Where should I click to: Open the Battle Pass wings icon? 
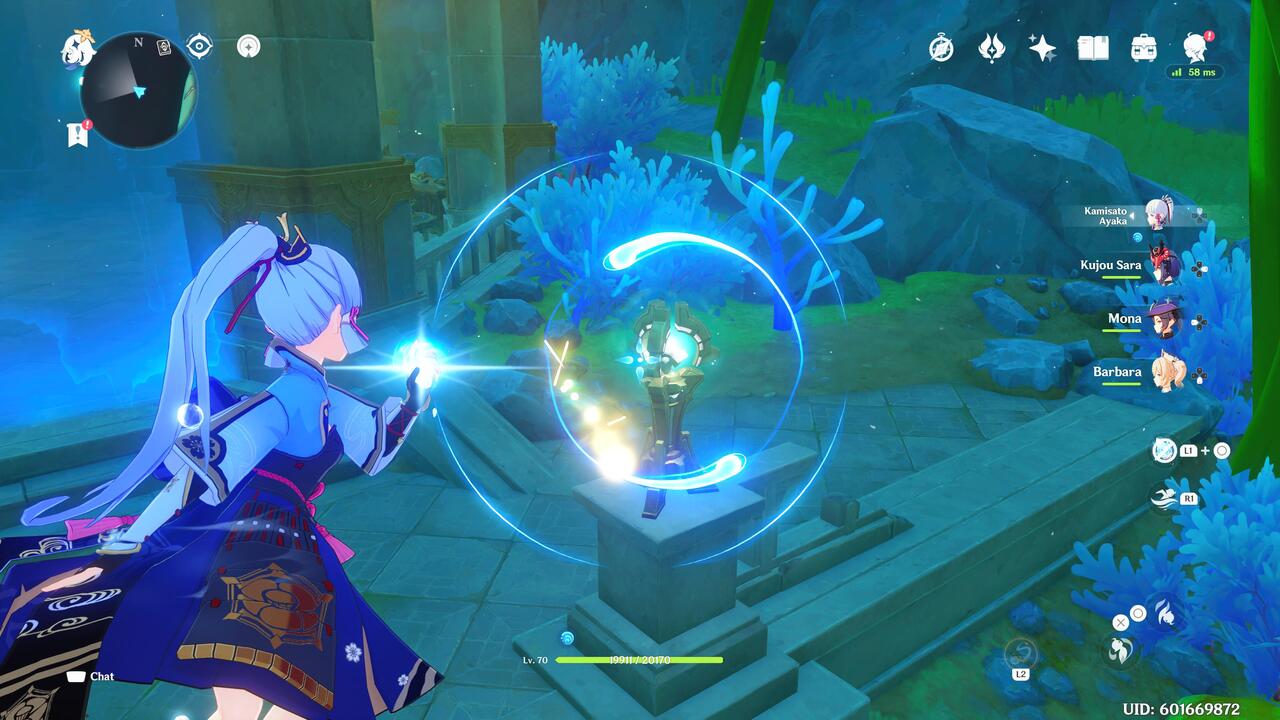989,47
